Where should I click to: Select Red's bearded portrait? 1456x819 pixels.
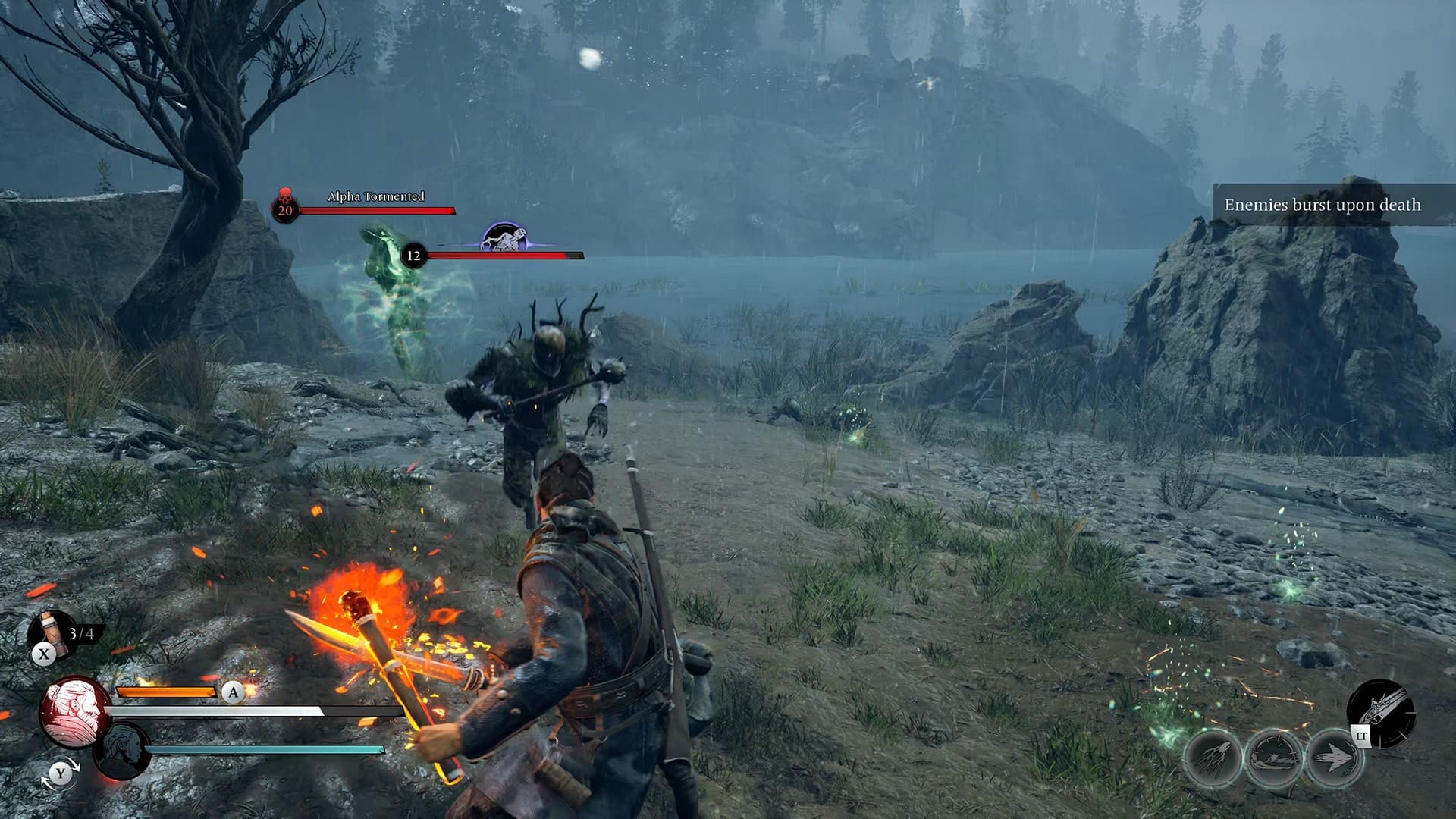(x=75, y=711)
